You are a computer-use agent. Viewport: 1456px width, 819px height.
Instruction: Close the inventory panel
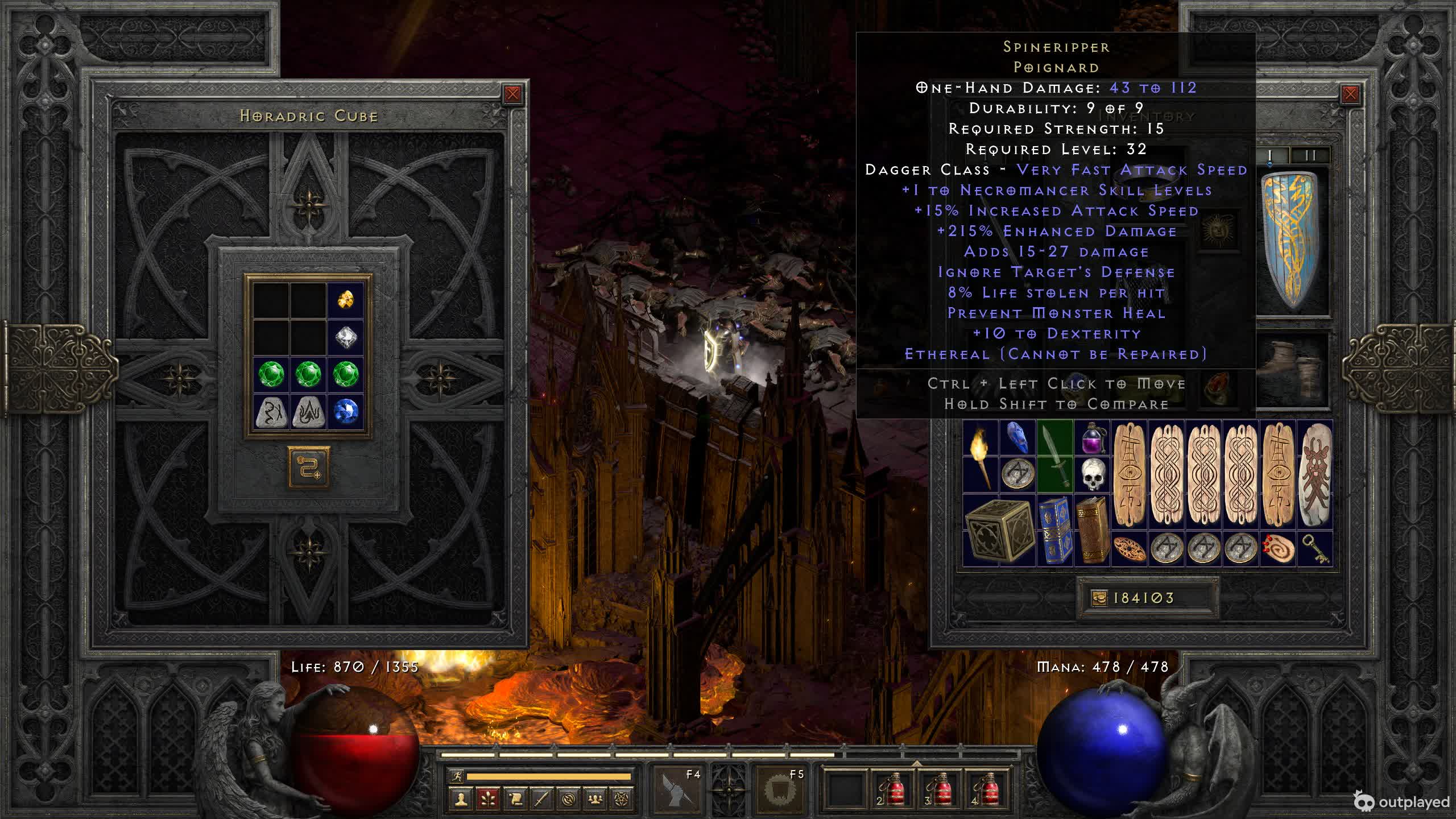[x=1350, y=94]
